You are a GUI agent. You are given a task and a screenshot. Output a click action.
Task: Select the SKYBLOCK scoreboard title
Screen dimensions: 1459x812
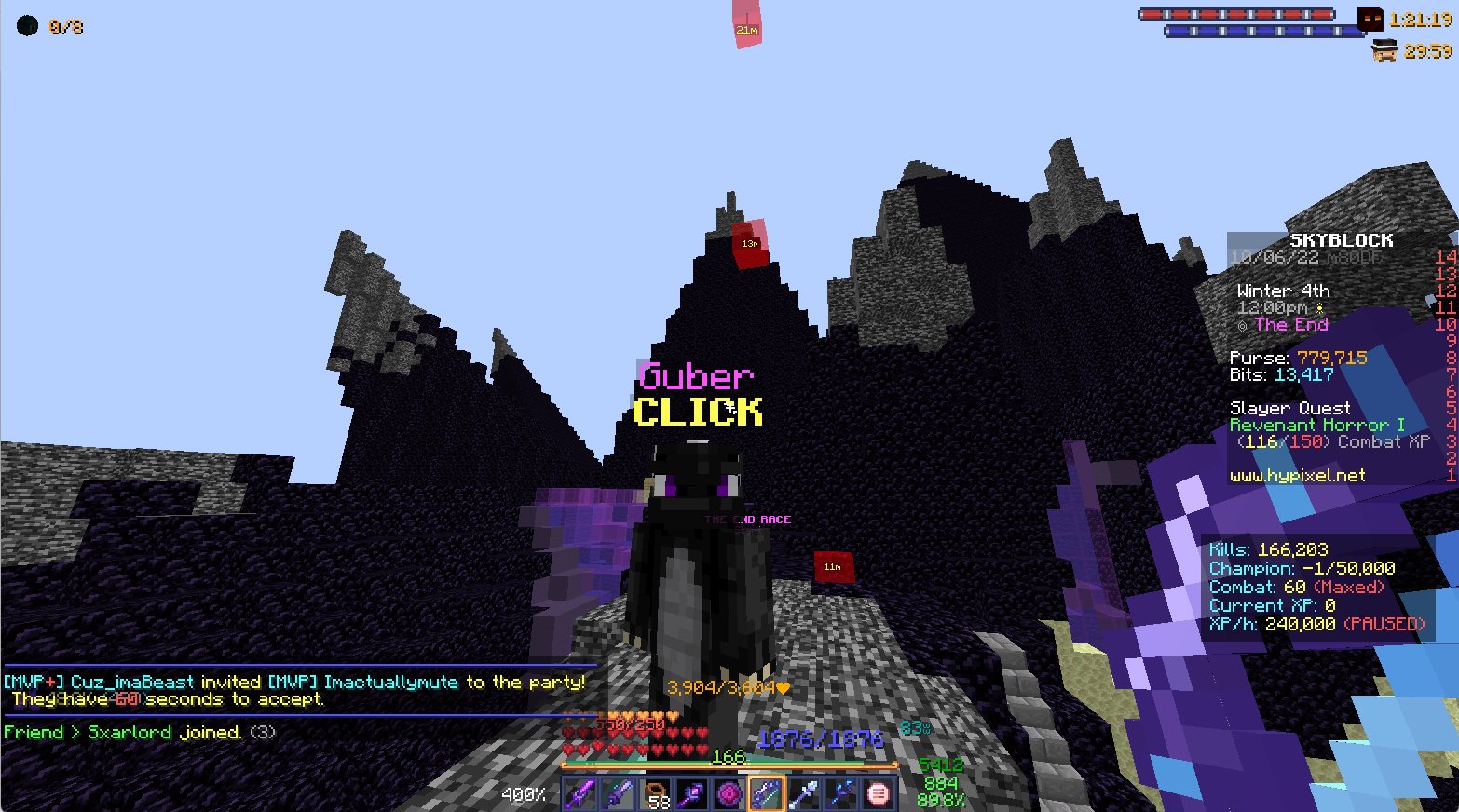pos(1342,239)
